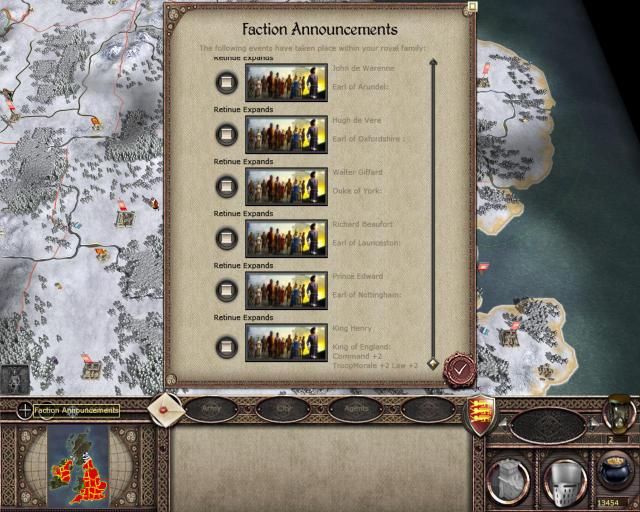Open the message scroll with red seal
This screenshot has height=512, width=640.
165,408
